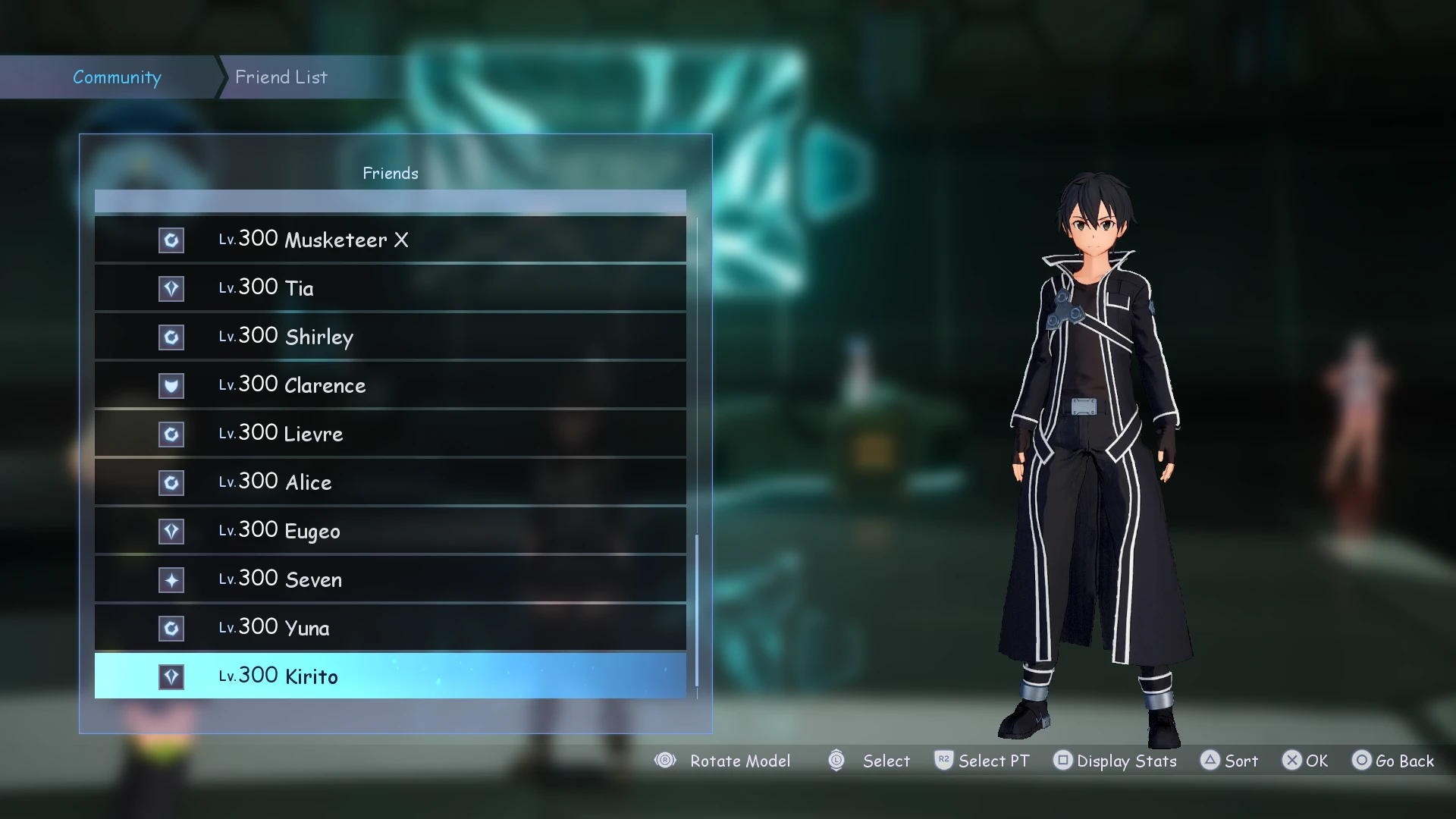Select Clarence's friend entry

(390, 385)
